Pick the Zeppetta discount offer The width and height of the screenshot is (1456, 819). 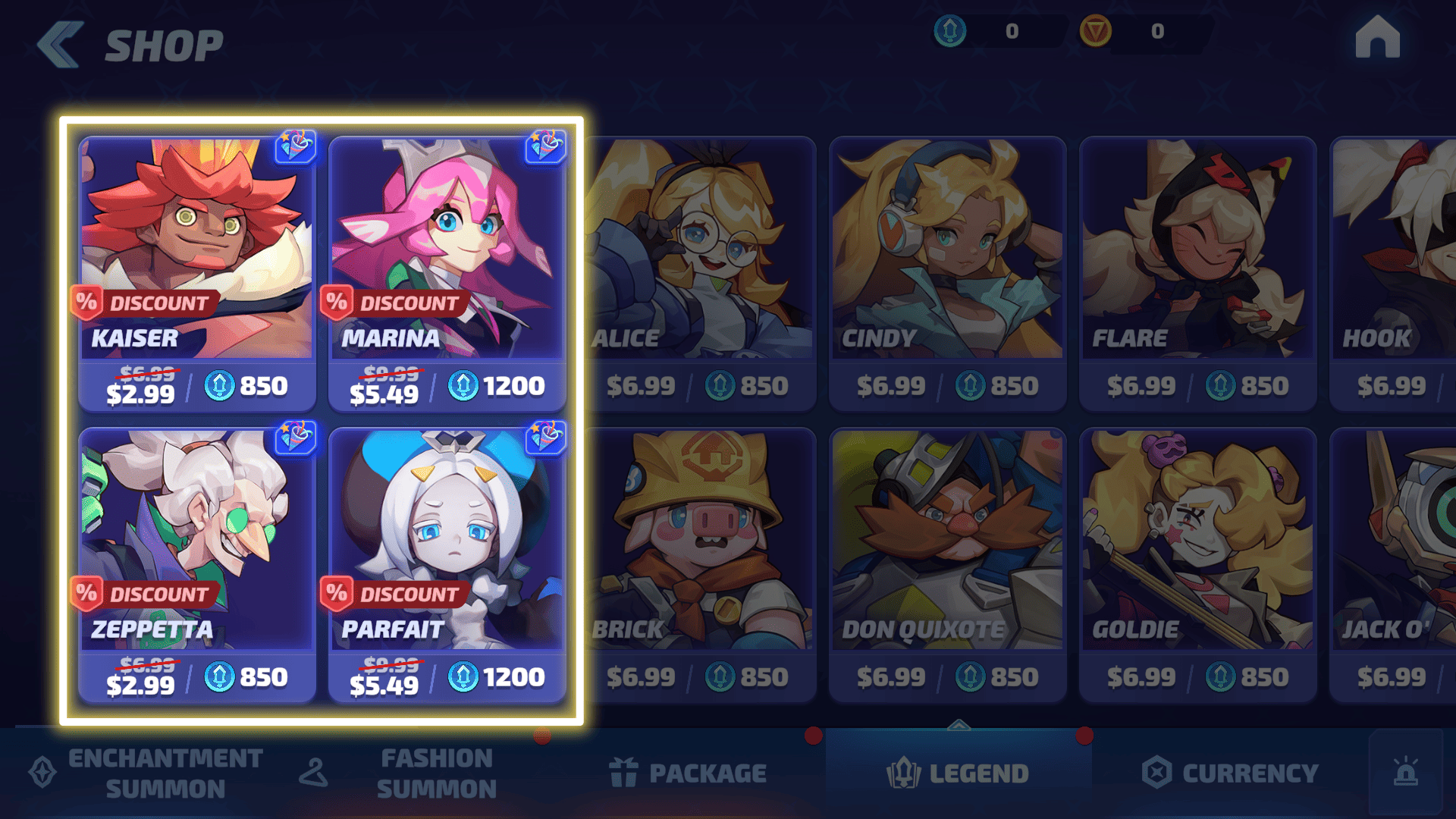(x=197, y=565)
